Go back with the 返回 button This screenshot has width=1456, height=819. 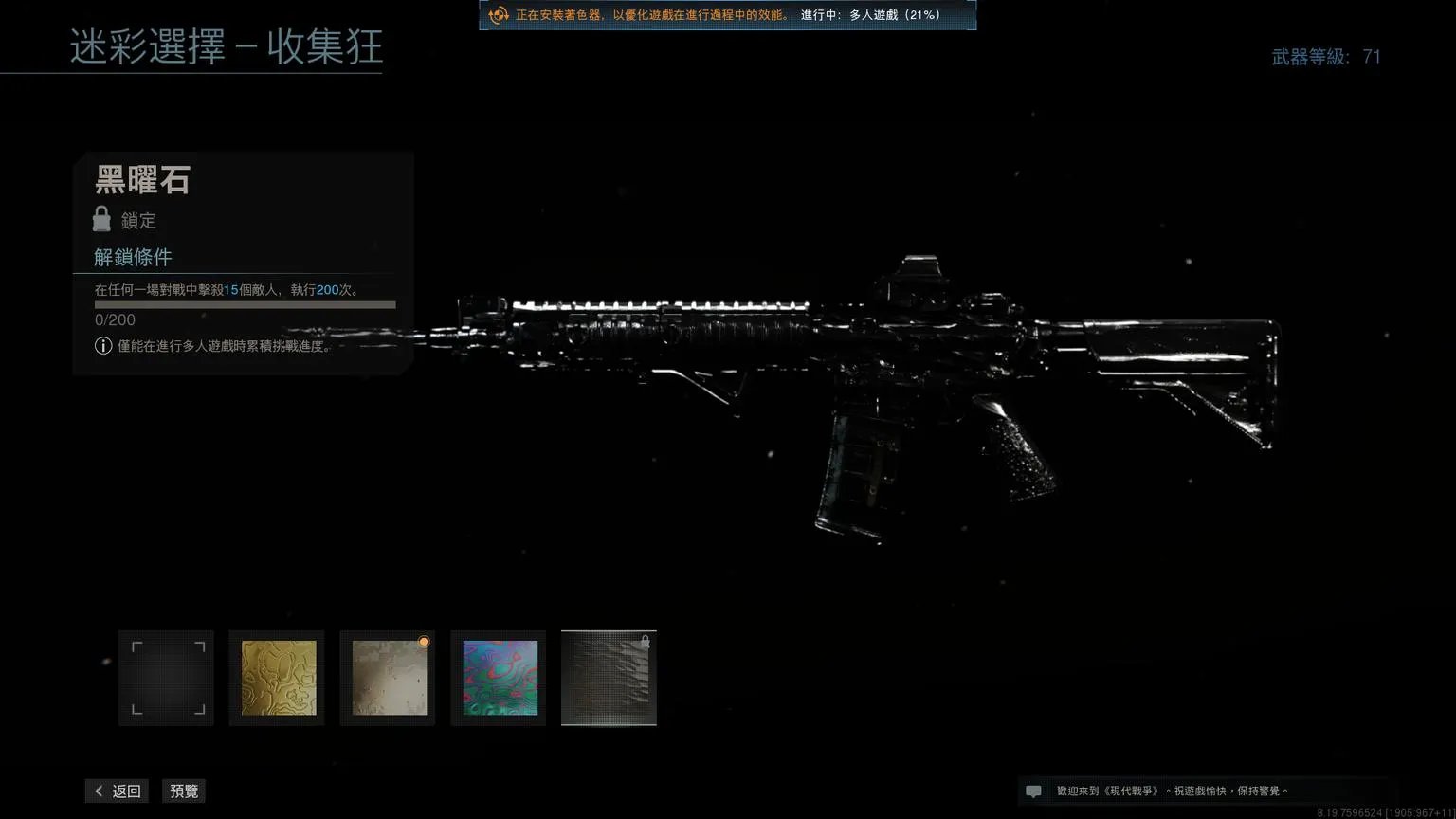pyautogui.click(x=118, y=792)
